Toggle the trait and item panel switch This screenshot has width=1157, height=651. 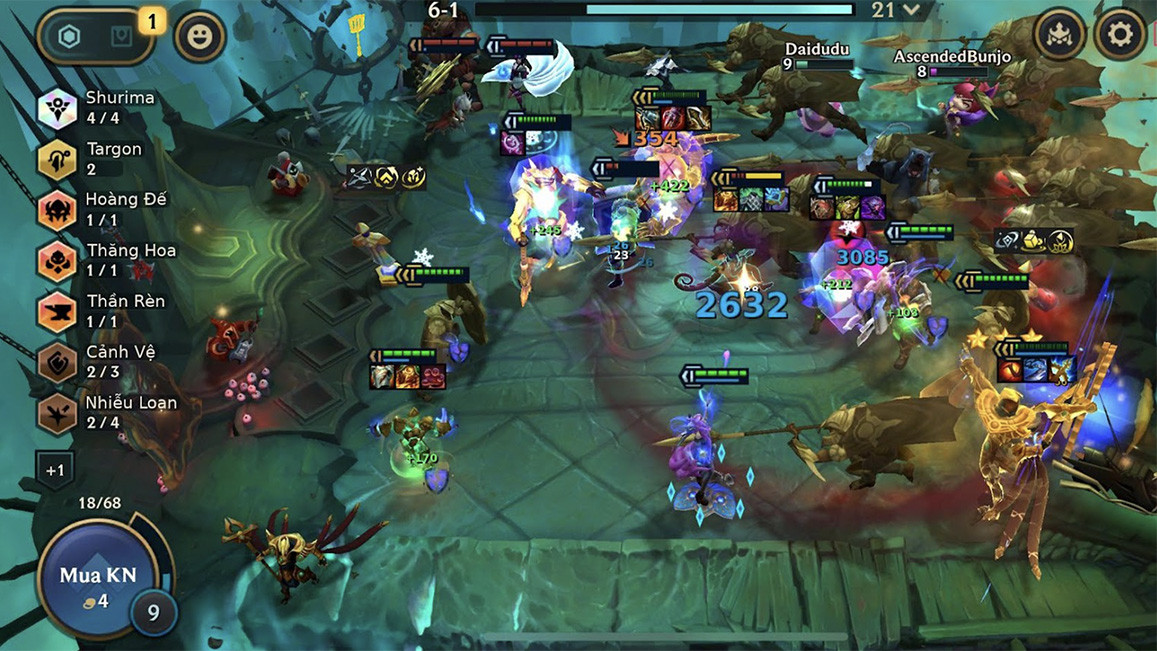[95, 37]
